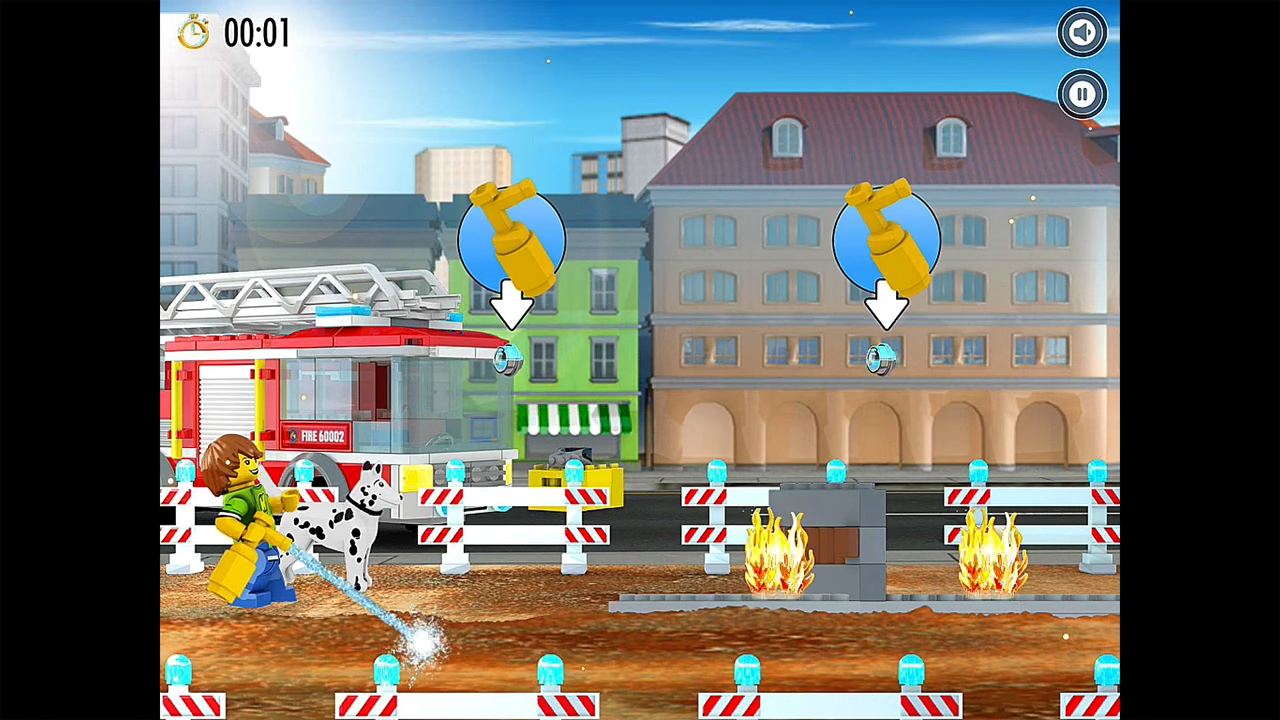Click the blue beacon light on the barrier
Screen dimensions: 1280x720
[717, 470]
